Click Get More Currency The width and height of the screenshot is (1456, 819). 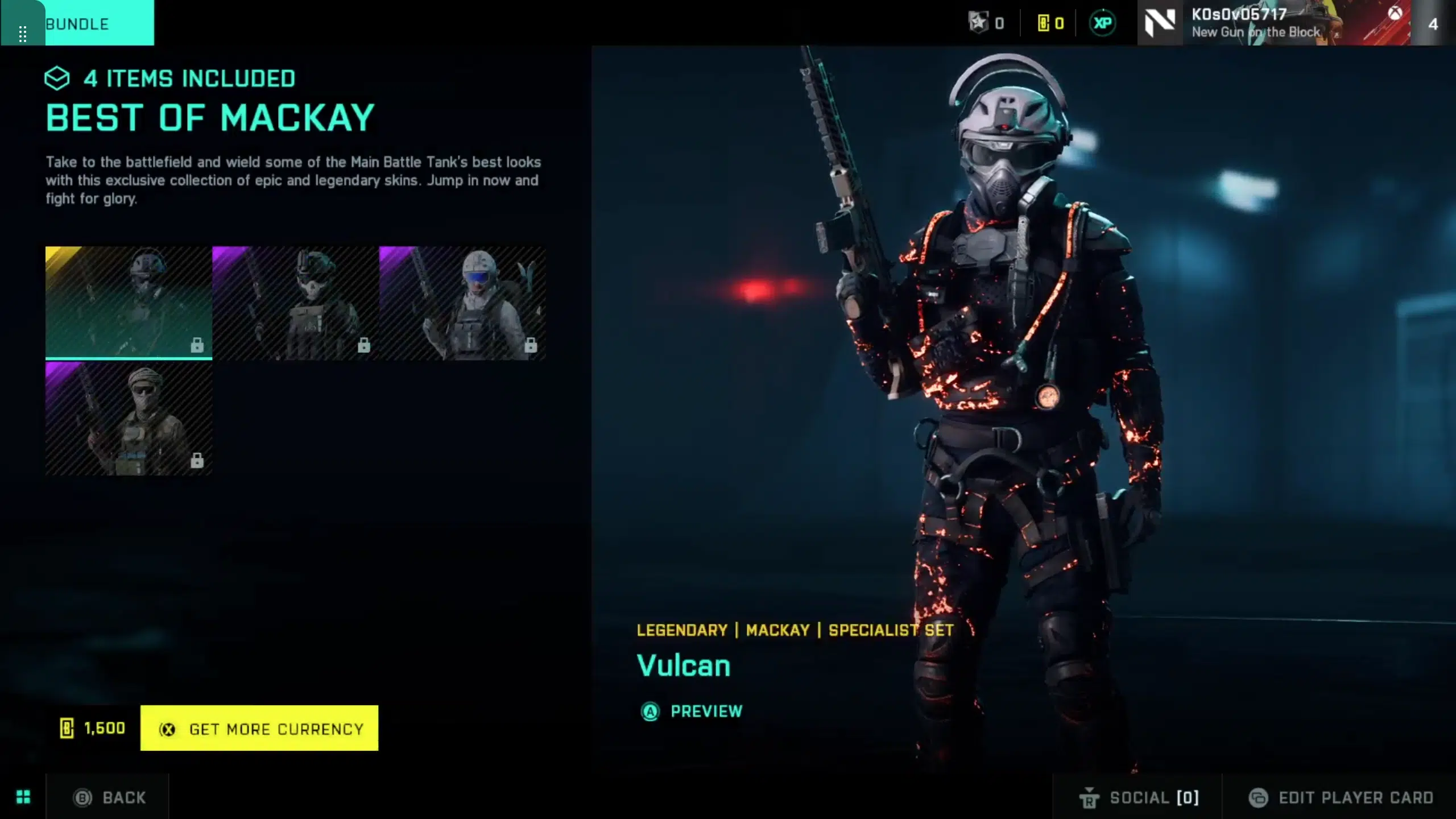point(259,729)
